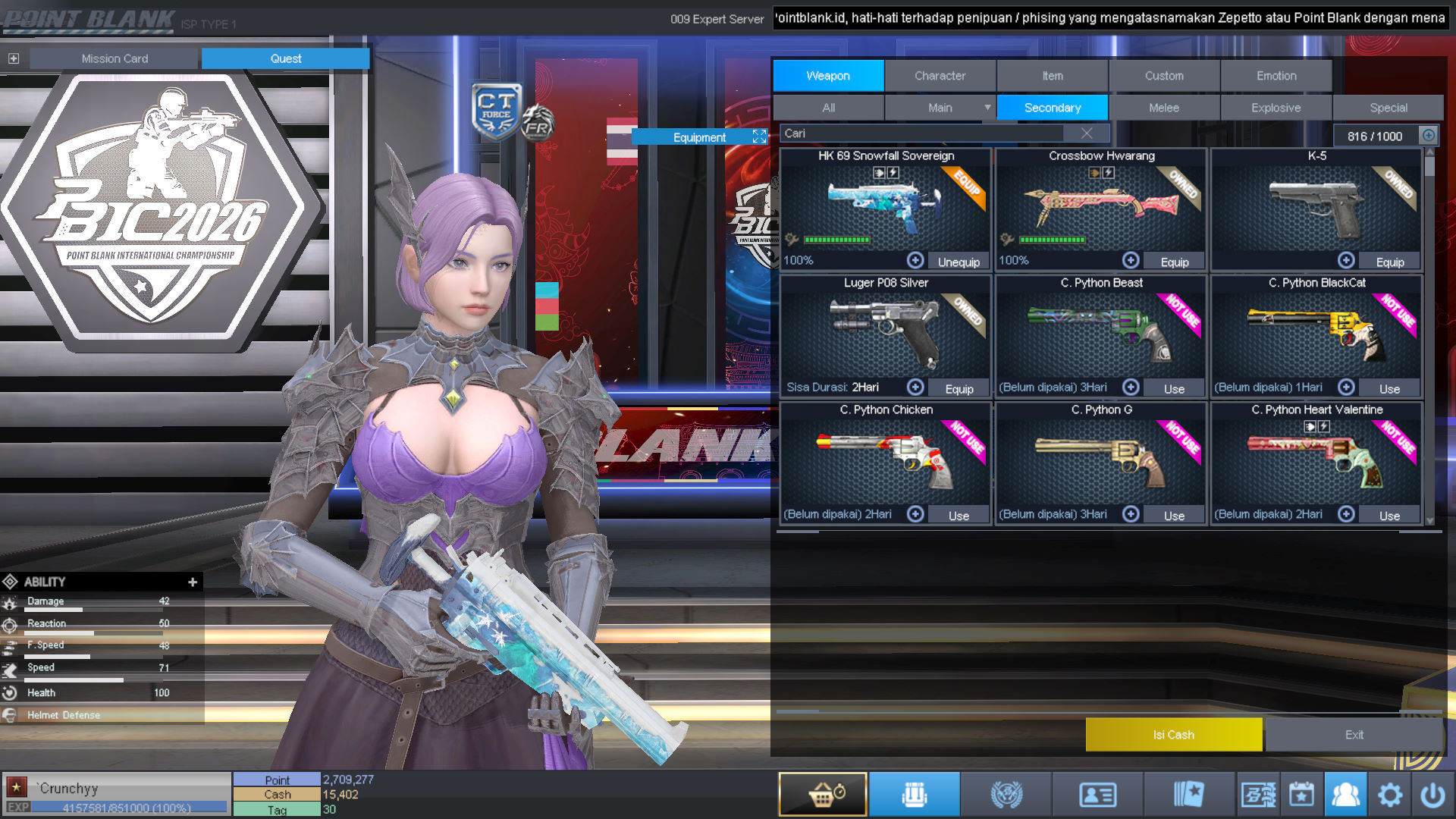The image size is (1456, 819).
Task: Open the shop basket icon
Action: [x=823, y=795]
